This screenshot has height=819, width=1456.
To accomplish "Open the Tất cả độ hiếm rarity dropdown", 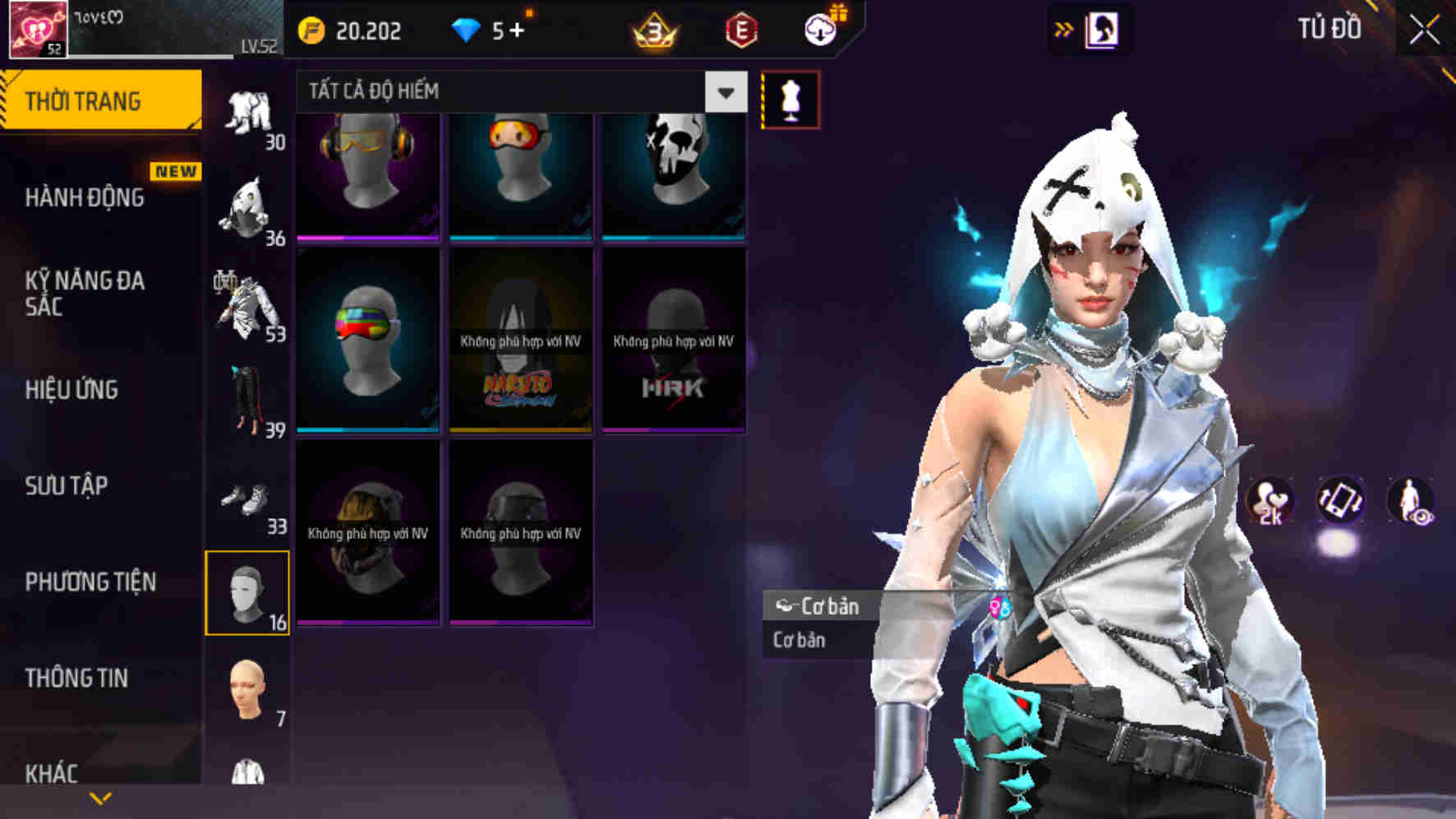I will click(509, 92).
